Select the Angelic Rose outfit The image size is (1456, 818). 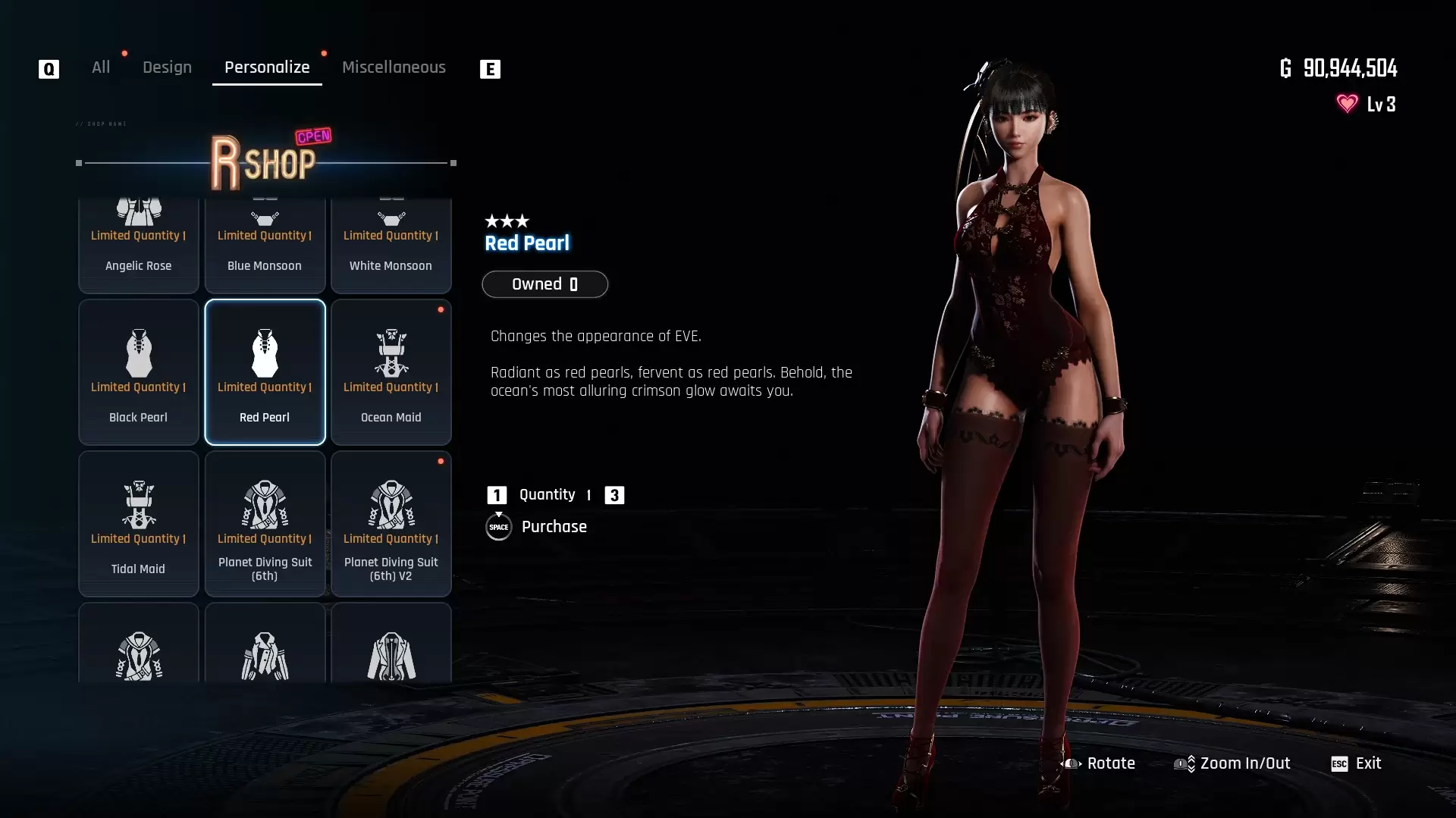tap(139, 245)
